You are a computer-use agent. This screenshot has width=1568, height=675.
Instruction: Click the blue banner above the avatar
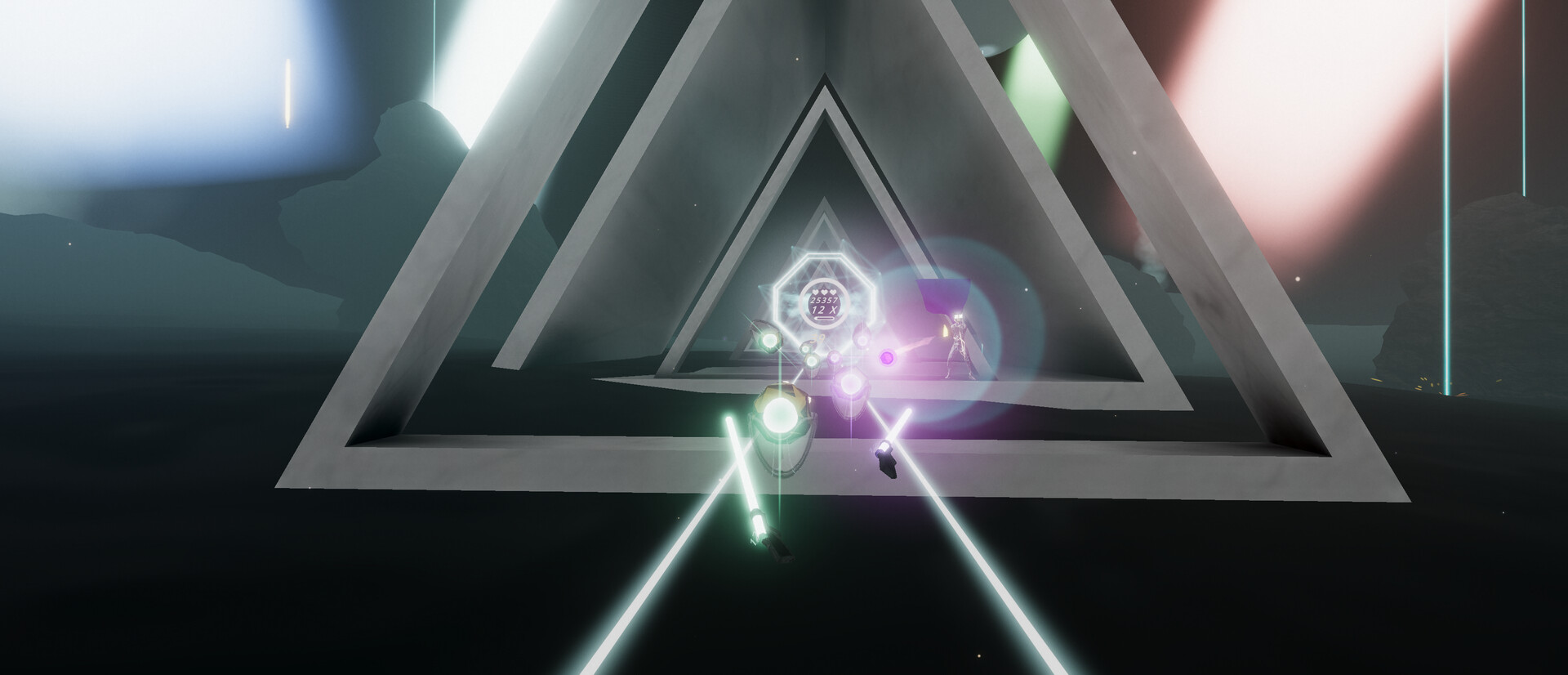click(x=943, y=293)
